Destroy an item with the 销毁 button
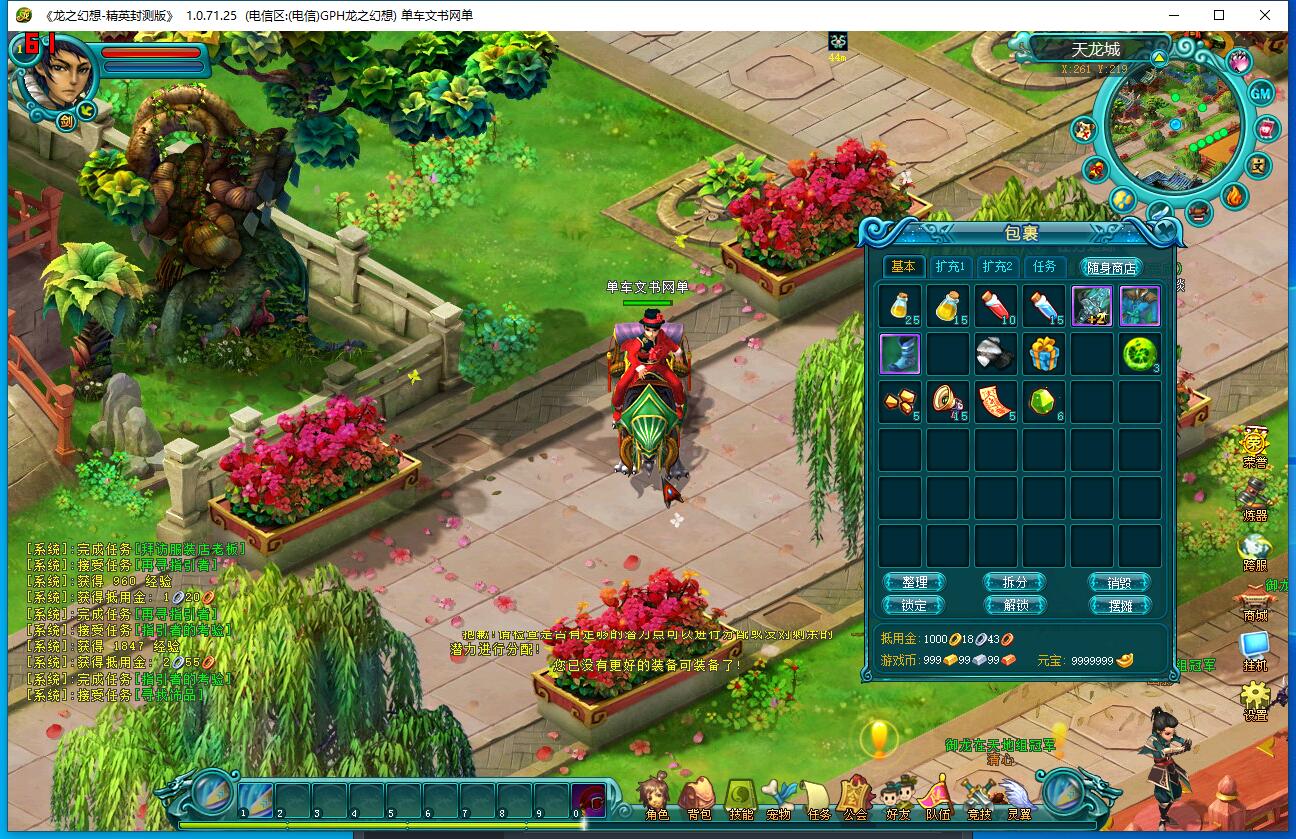 click(1119, 582)
